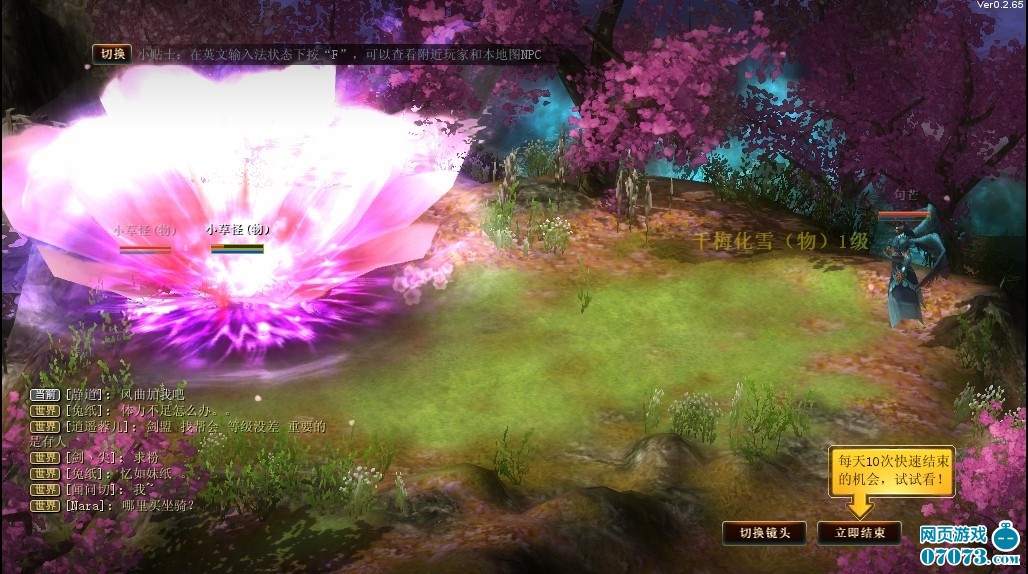
Task: Switch camera with 切换镜头 button
Action: [x=765, y=533]
